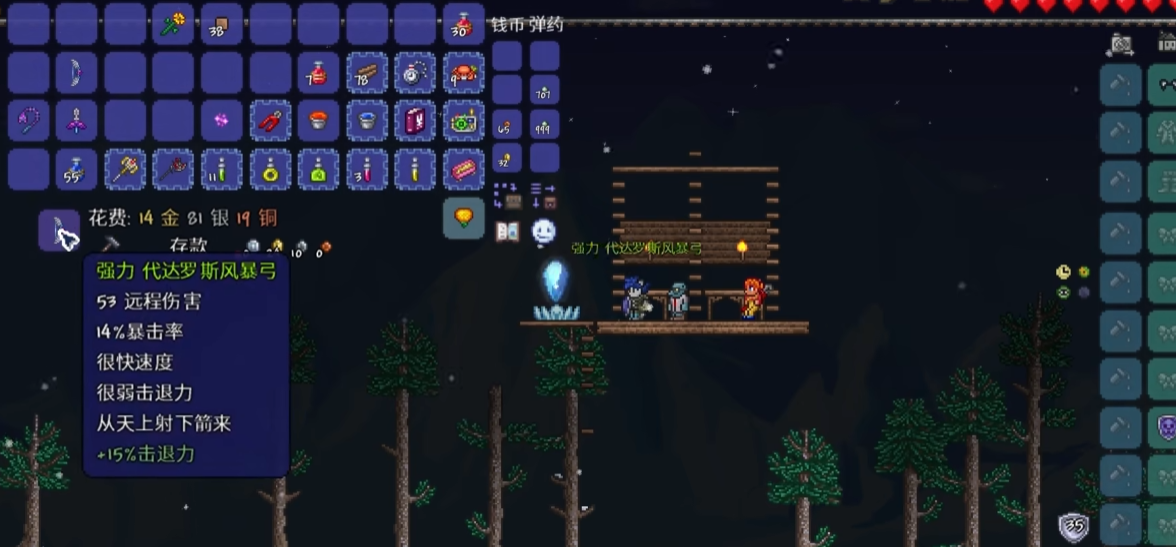Select the golden hammer-axe tool slot
Image resolution: width=1176 pixels, height=547 pixels.
point(125,169)
